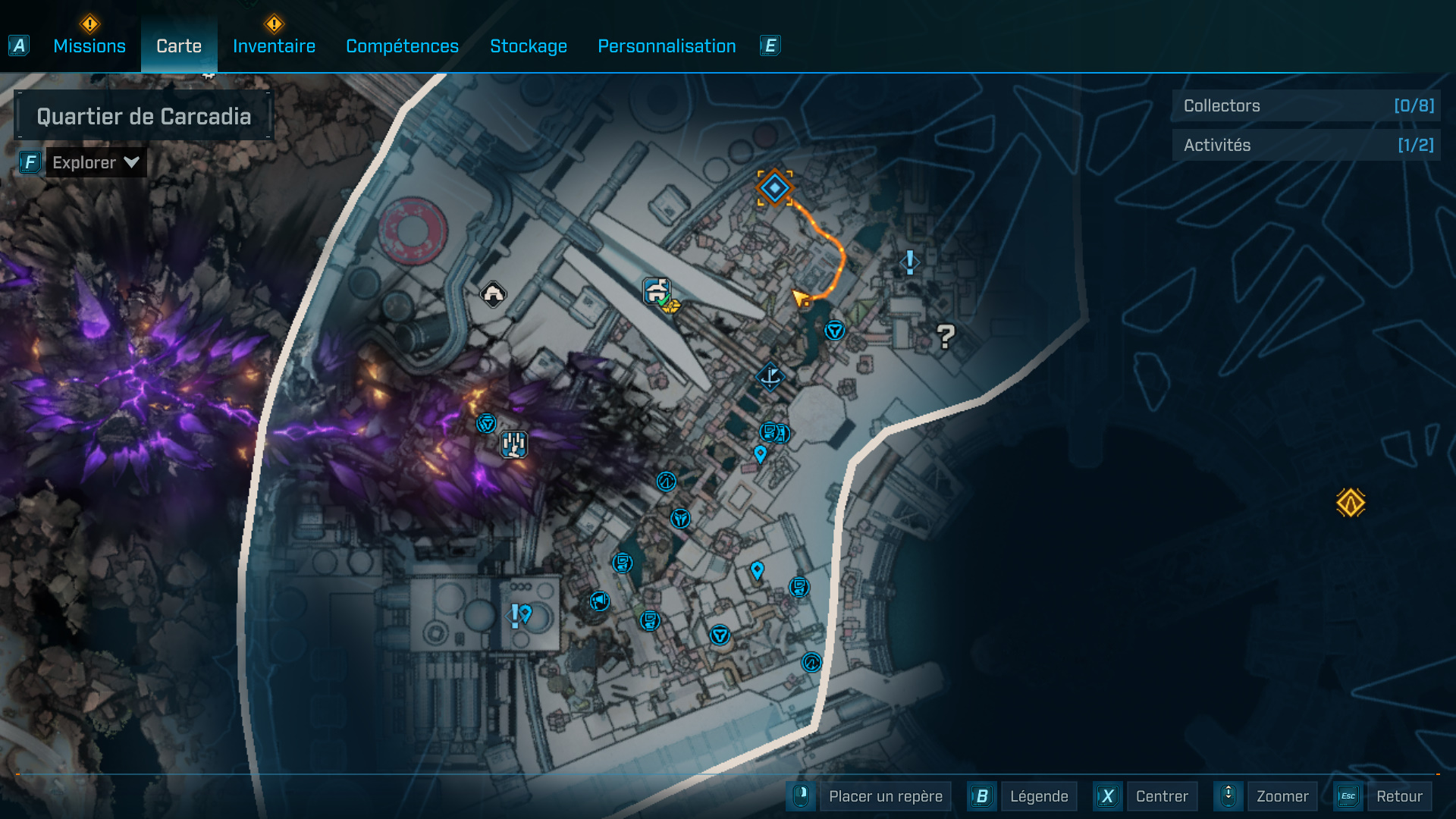Open the Stockage tab
The image size is (1456, 819).
tap(529, 46)
